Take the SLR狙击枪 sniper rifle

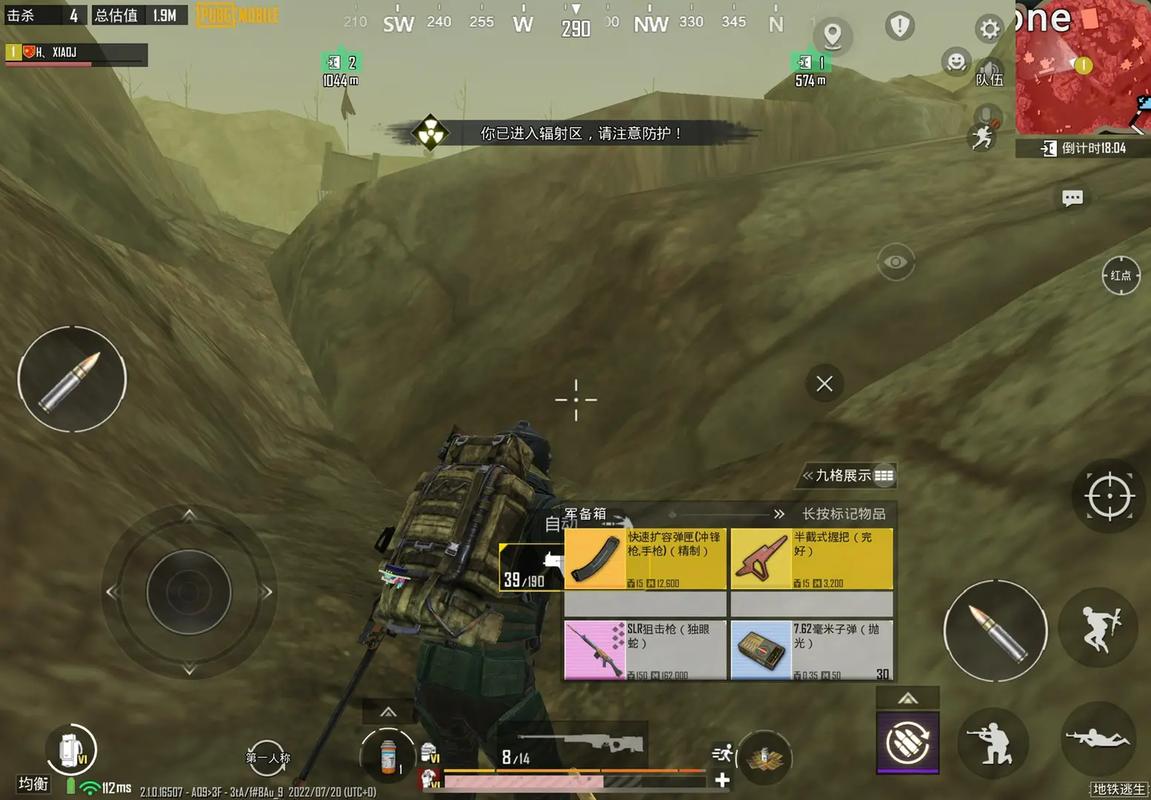(x=645, y=649)
